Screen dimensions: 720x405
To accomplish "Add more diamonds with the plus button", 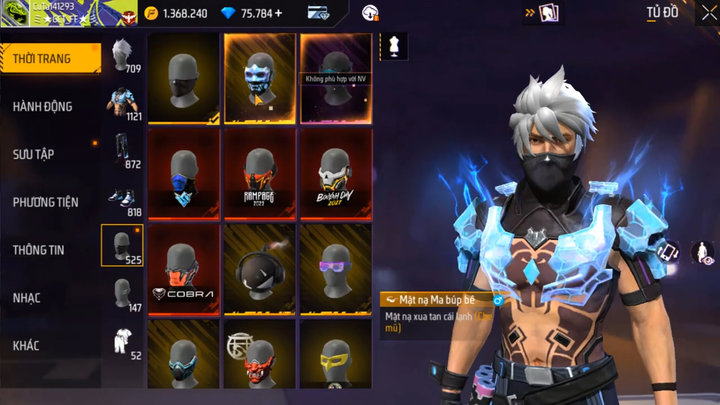I will point(278,14).
